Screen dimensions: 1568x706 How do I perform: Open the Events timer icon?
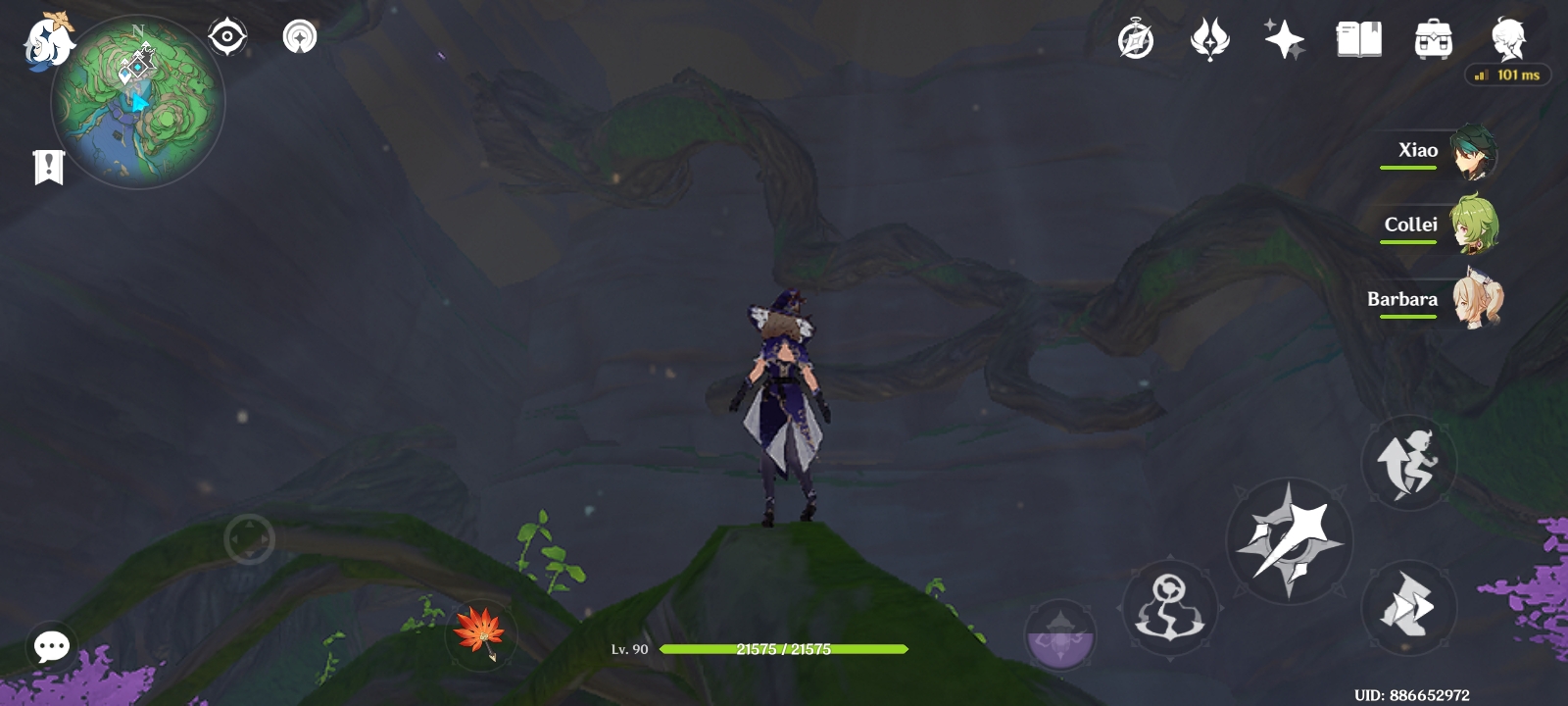(1137, 39)
